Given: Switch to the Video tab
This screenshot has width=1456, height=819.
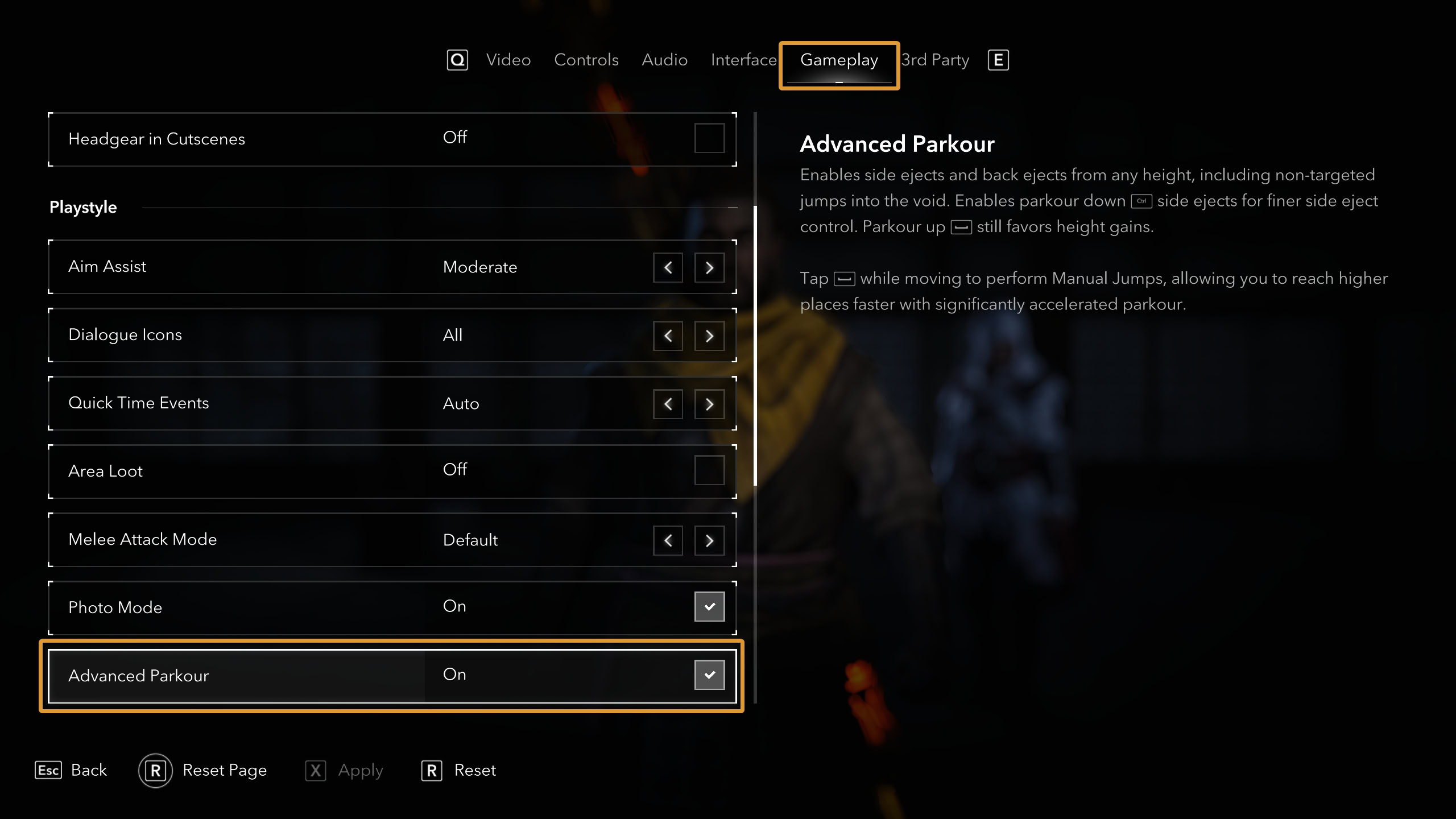Looking at the screenshot, I should pos(508,60).
